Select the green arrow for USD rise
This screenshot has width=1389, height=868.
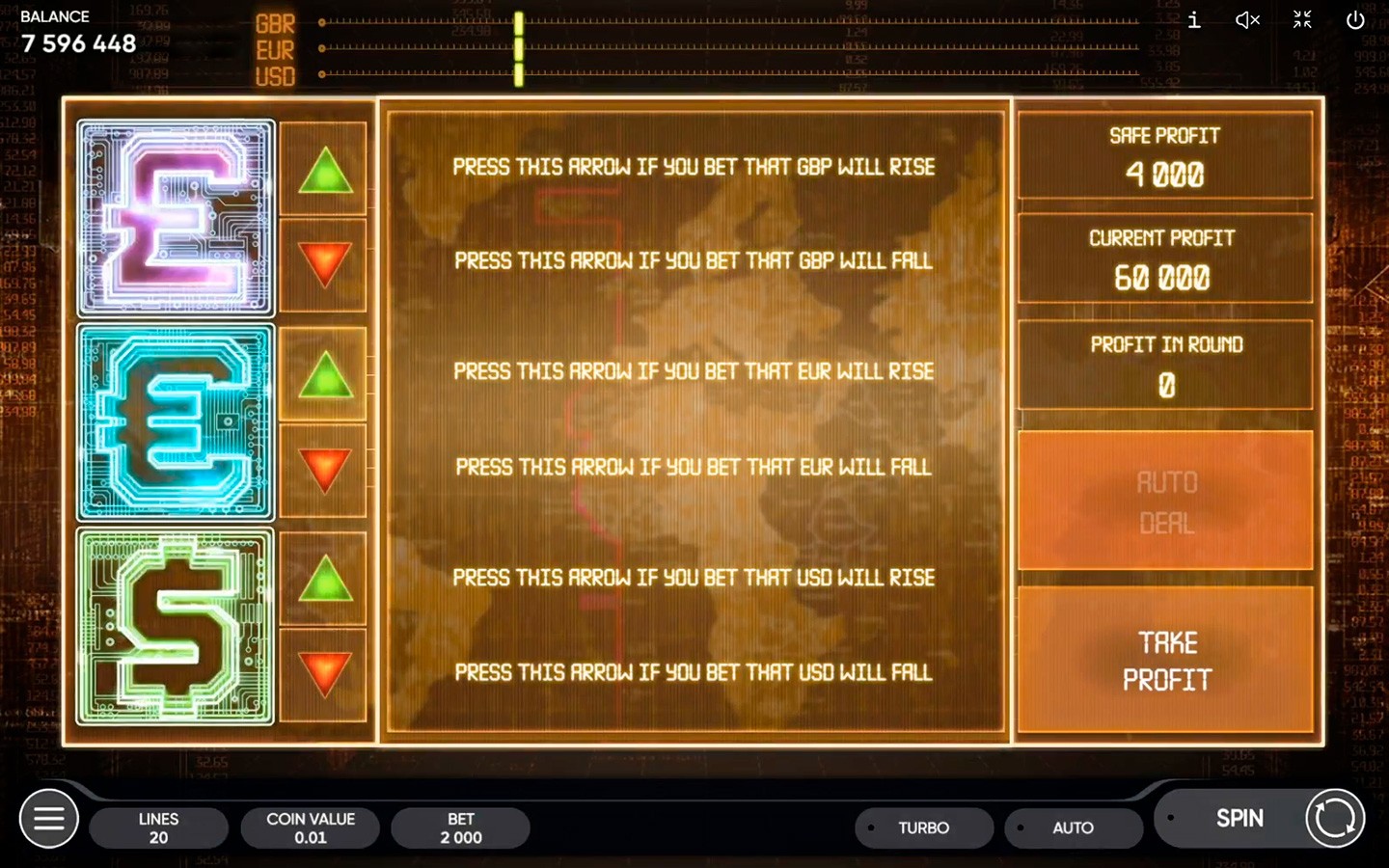coord(325,579)
